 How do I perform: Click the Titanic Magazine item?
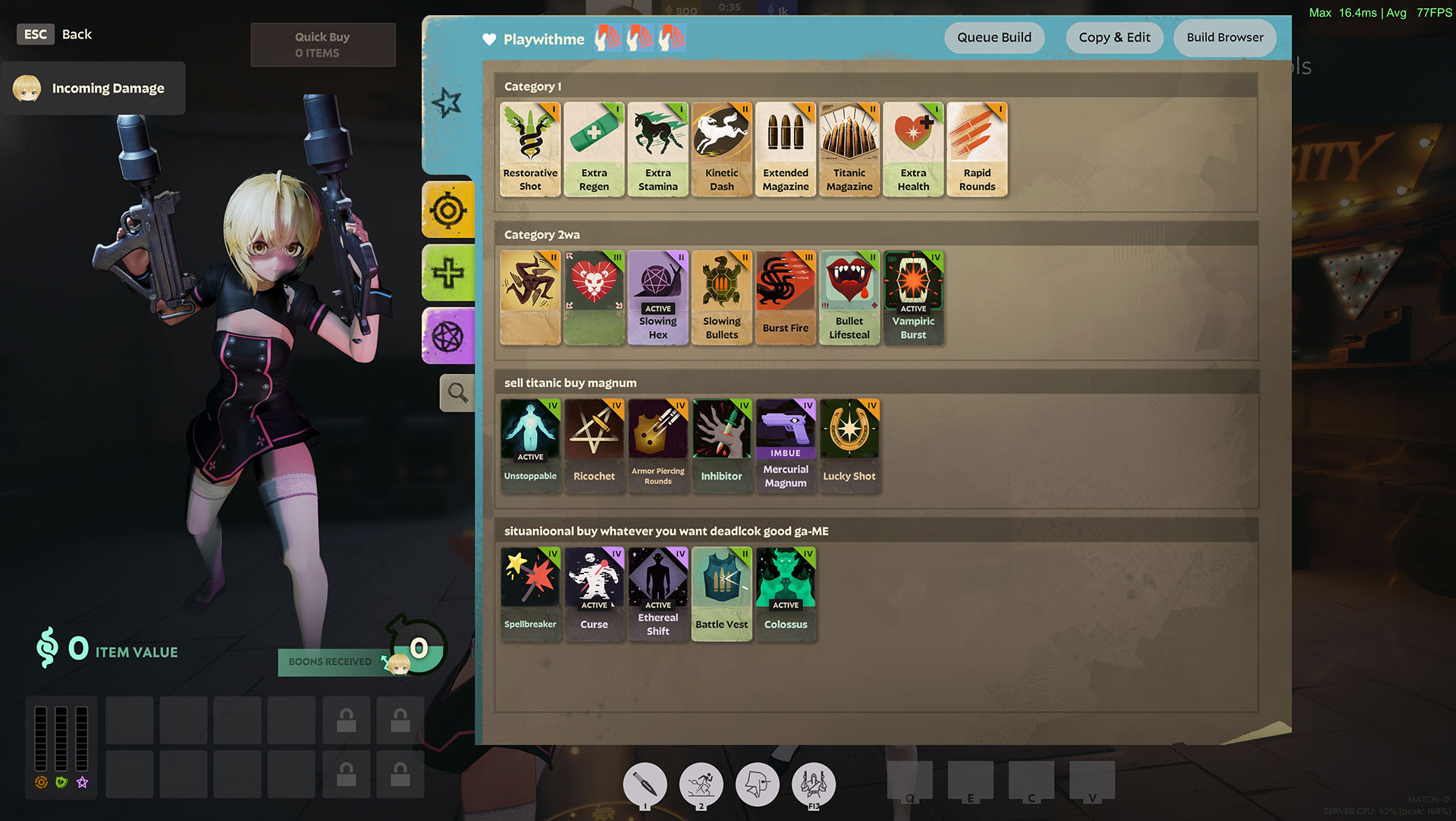click(849, 148)
